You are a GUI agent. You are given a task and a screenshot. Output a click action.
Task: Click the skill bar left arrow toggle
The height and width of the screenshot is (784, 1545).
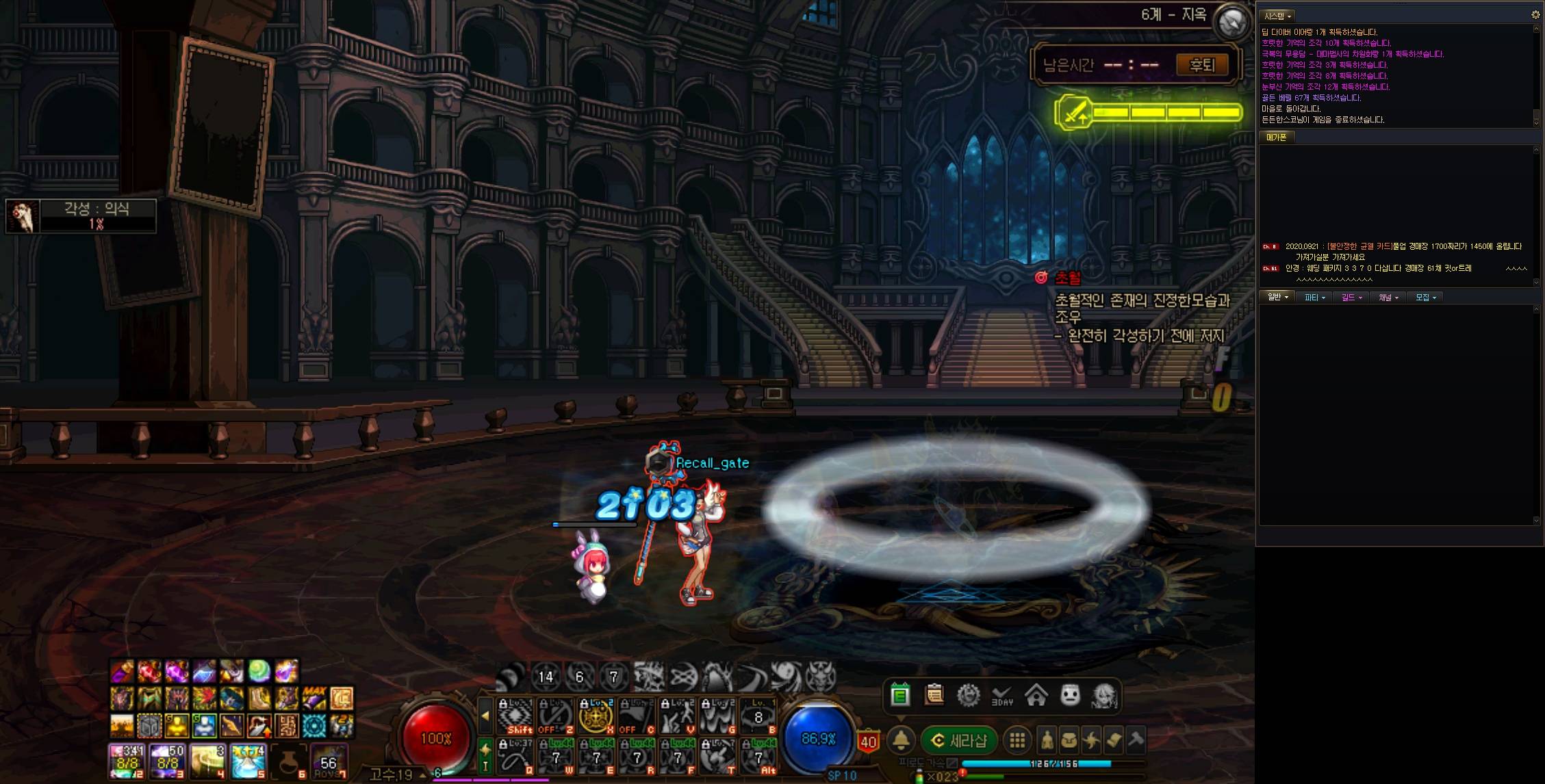[x=485, y=716]
